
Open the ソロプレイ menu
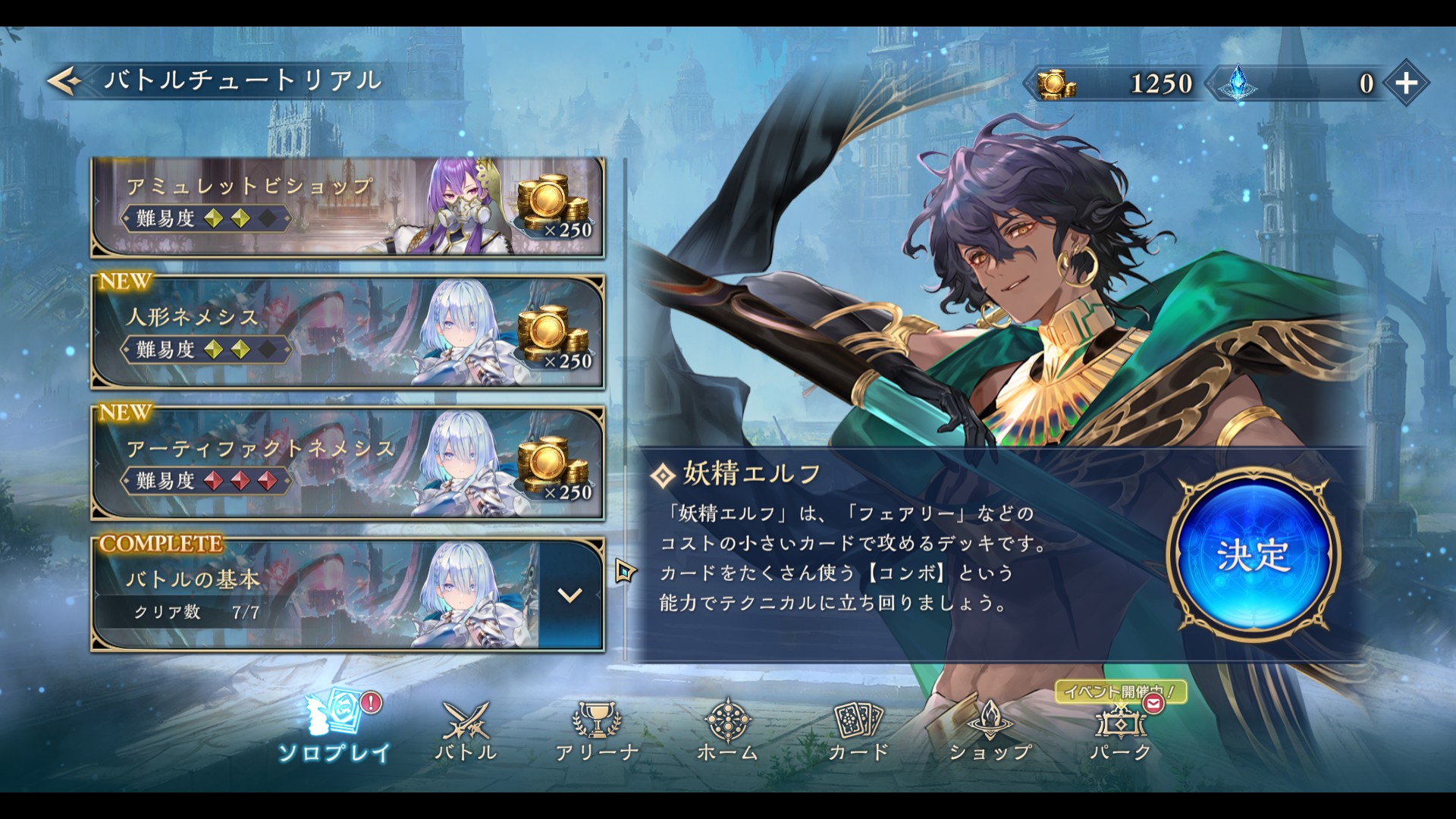coord(334,728)
